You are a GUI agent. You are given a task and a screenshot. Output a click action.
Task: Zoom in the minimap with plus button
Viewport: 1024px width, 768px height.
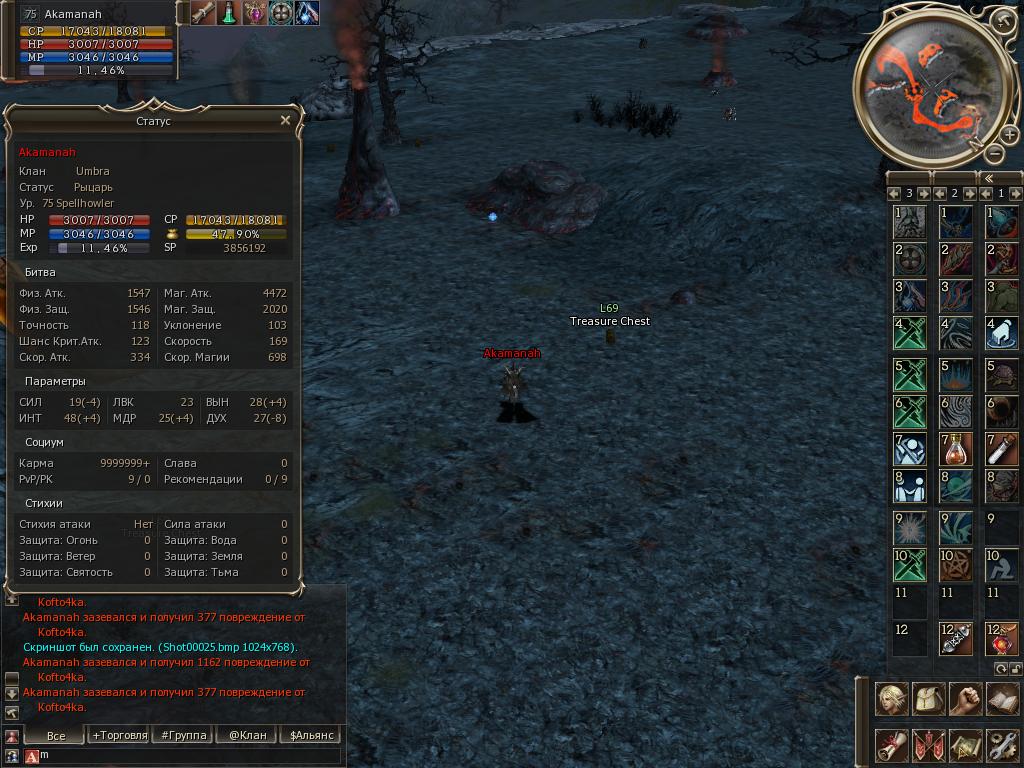pos(1009,135)
